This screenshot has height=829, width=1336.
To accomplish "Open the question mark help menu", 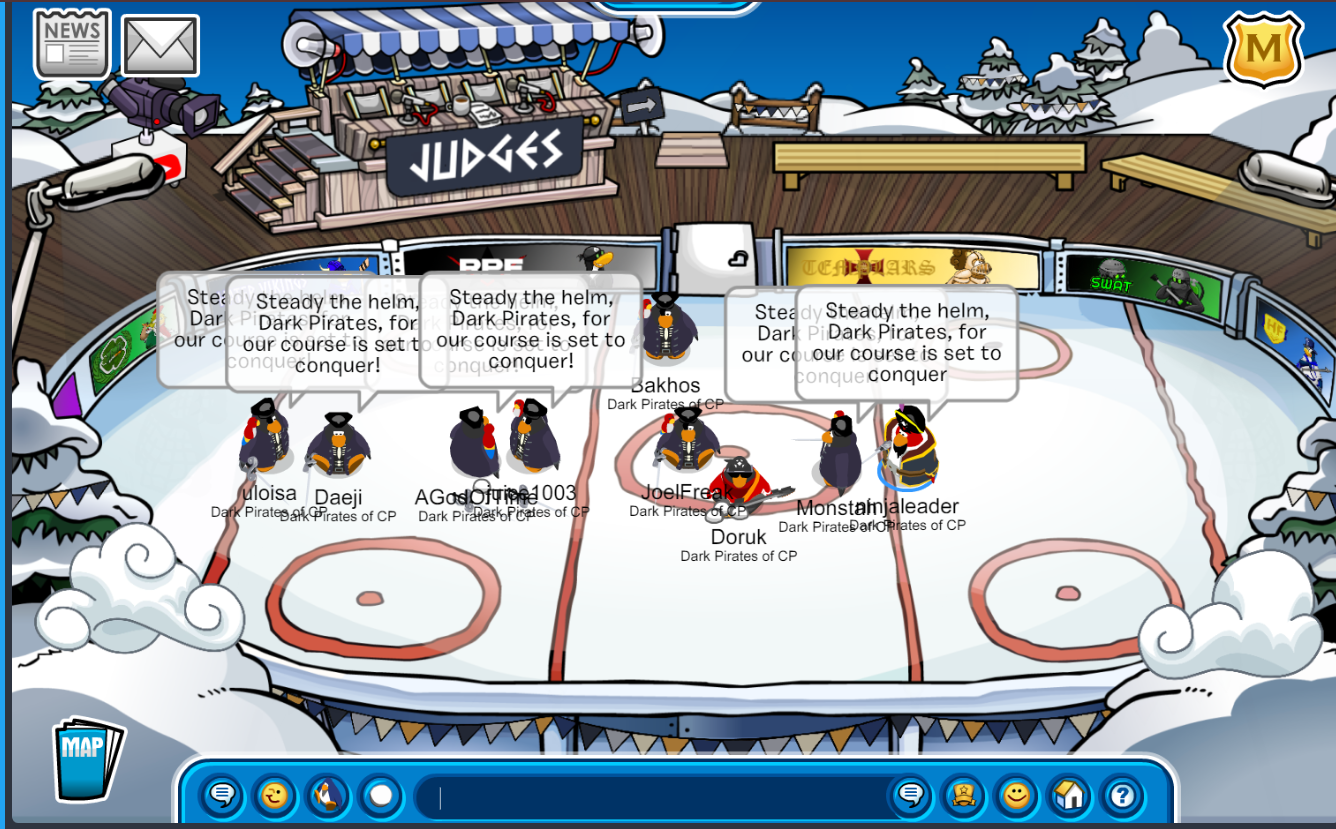I will point(1122,796).
